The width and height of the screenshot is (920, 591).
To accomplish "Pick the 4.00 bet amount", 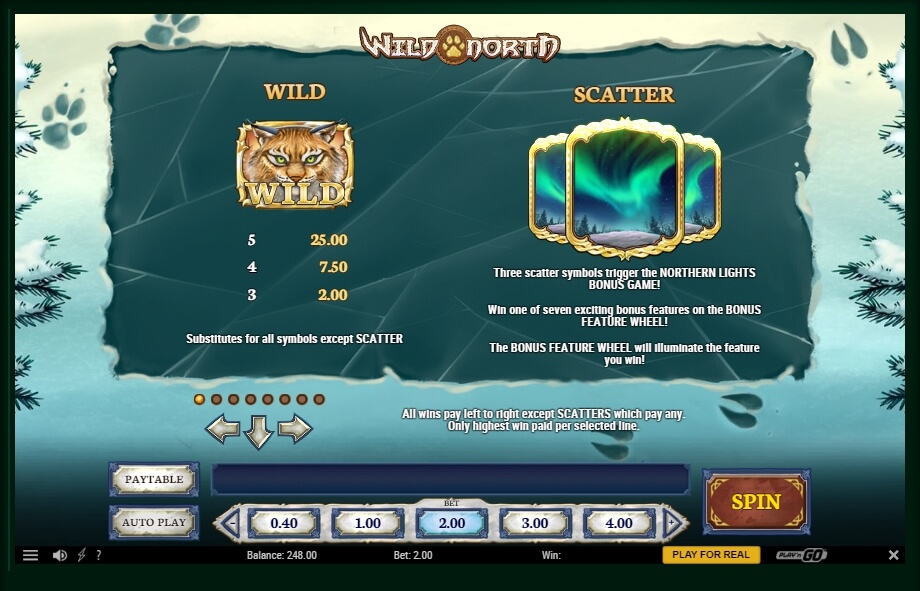I will coord(619,523).
